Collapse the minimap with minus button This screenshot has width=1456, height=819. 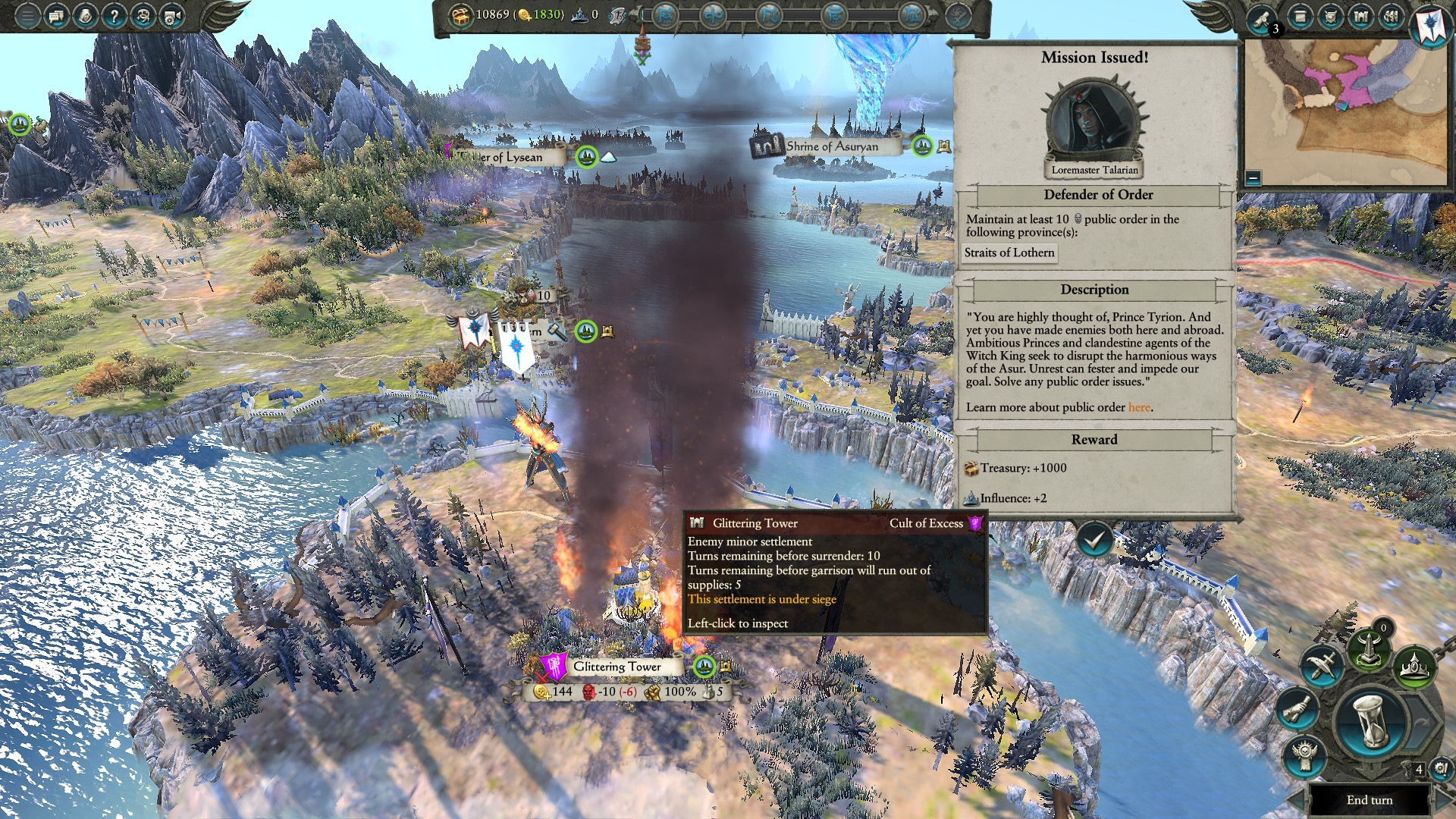[1253, 178]
